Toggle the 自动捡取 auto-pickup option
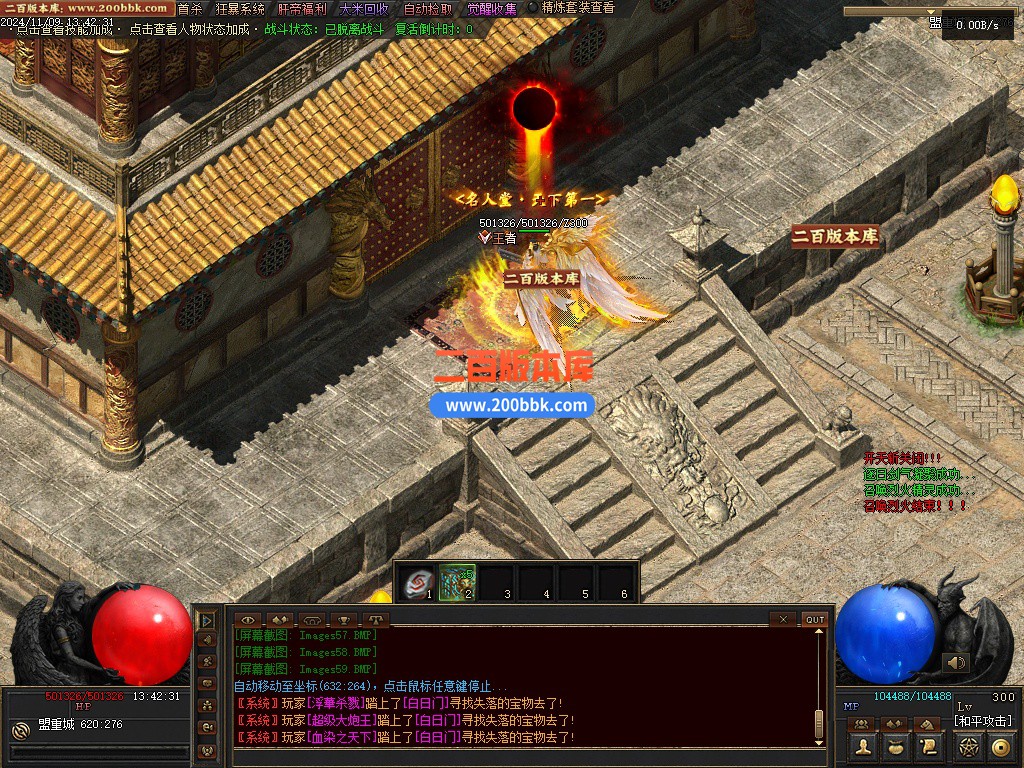This screenshot has width=1024, height=768. (x=428, y=9)
